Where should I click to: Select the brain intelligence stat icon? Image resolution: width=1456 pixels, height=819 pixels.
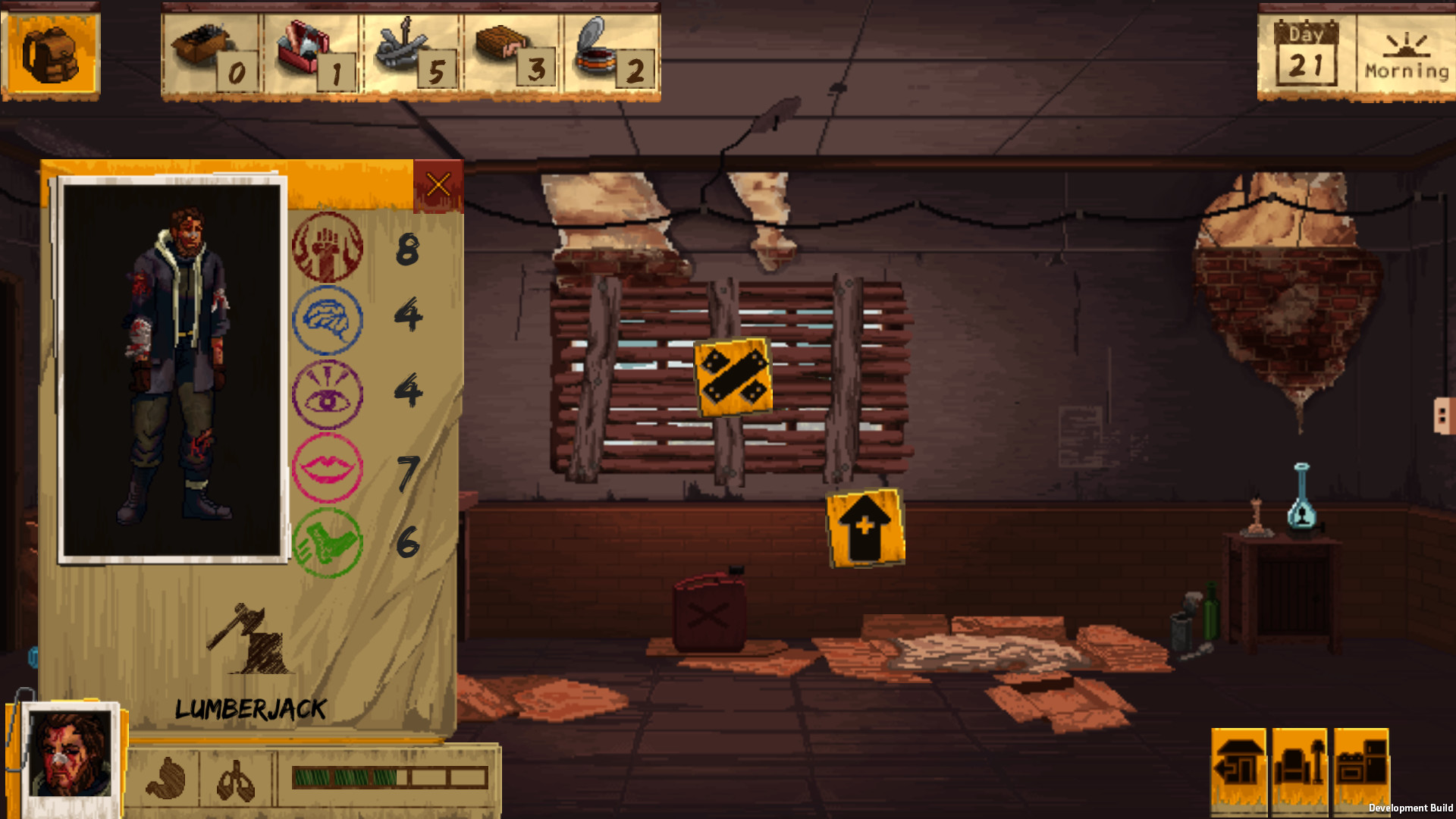tap(328, 321)
